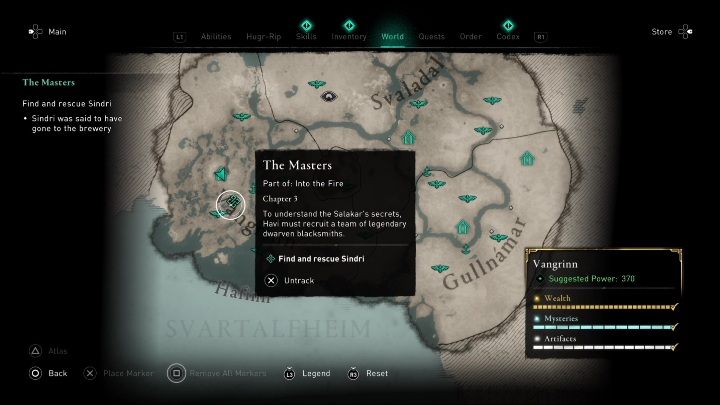
Task: Click the circled quest marker on the map
Action: (231, 204)
